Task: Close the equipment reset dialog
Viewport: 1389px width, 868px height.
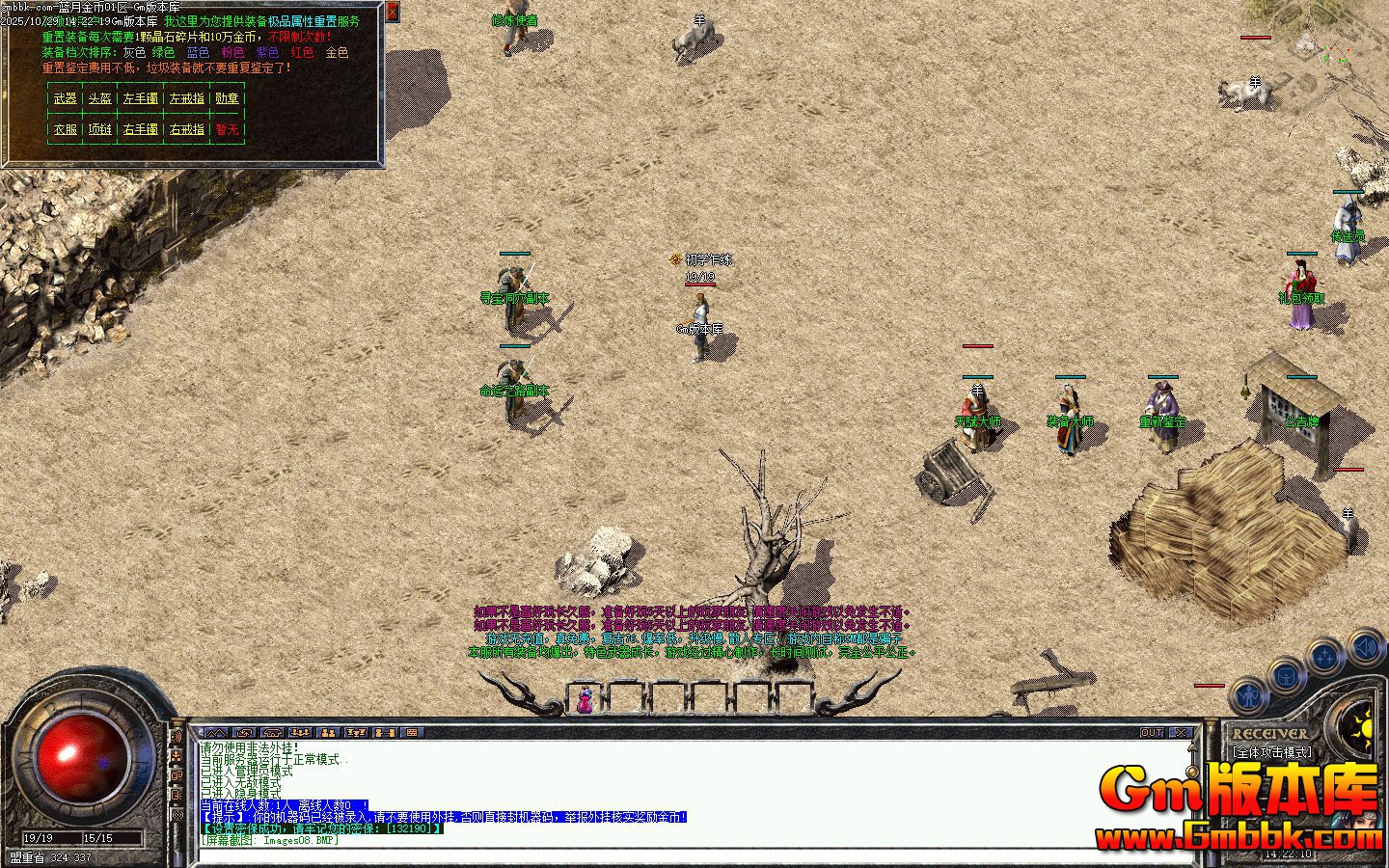Action: coord(392,12)
